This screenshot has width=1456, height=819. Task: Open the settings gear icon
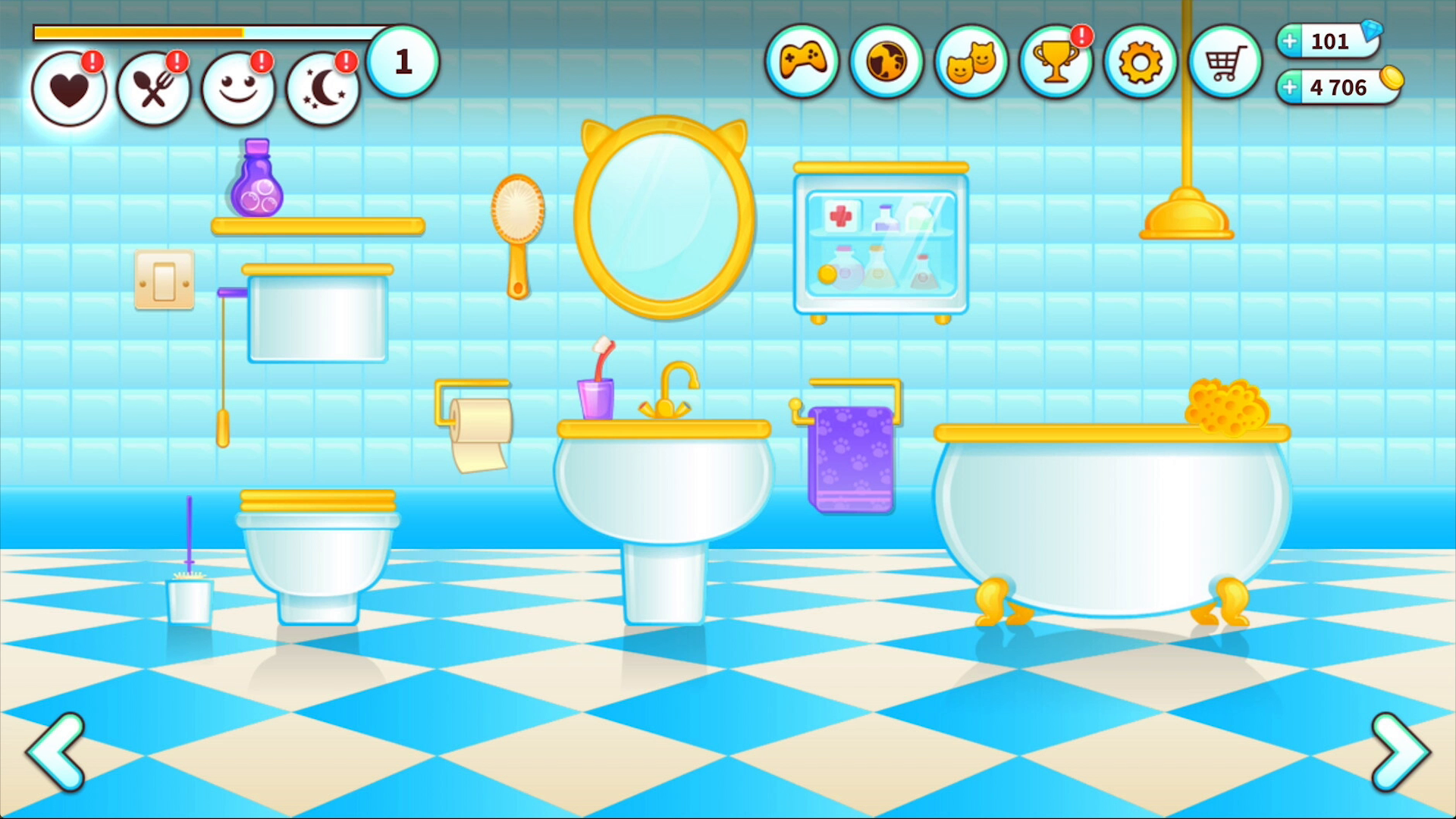[x=1141, y=62]
